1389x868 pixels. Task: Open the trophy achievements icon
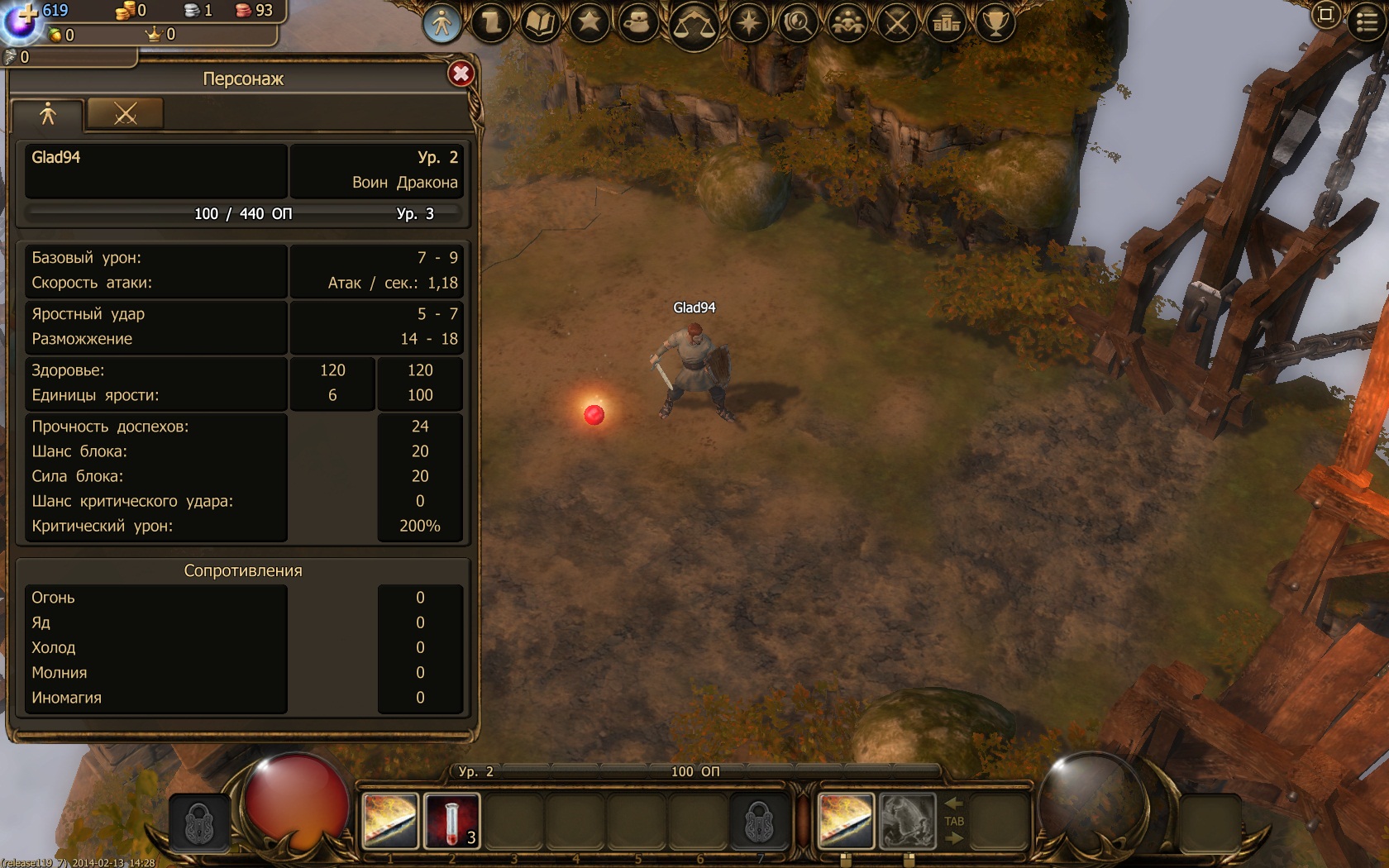click(995, 23)
